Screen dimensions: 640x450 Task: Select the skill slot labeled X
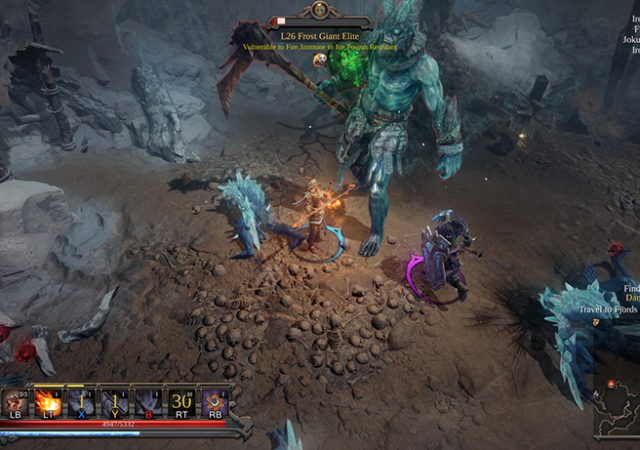click(81, 401)
